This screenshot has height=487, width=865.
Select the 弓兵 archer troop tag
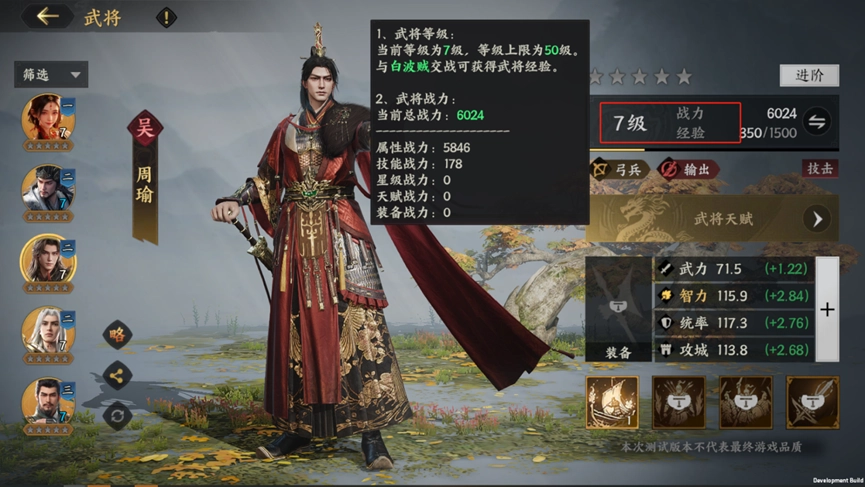pyautogui.click(x=616, y=170)
